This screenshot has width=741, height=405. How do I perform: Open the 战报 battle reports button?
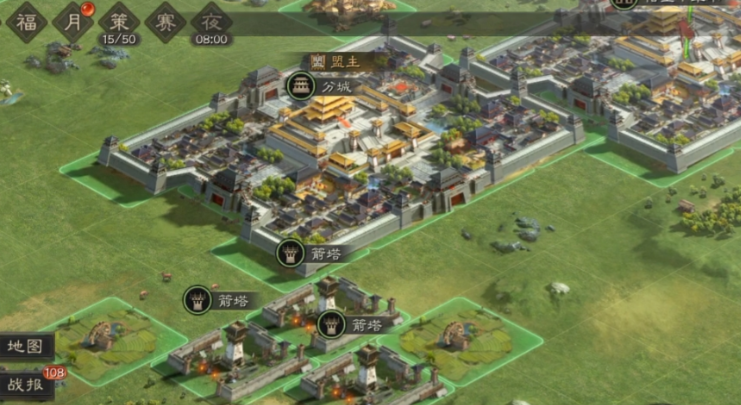tap(25, 385)
